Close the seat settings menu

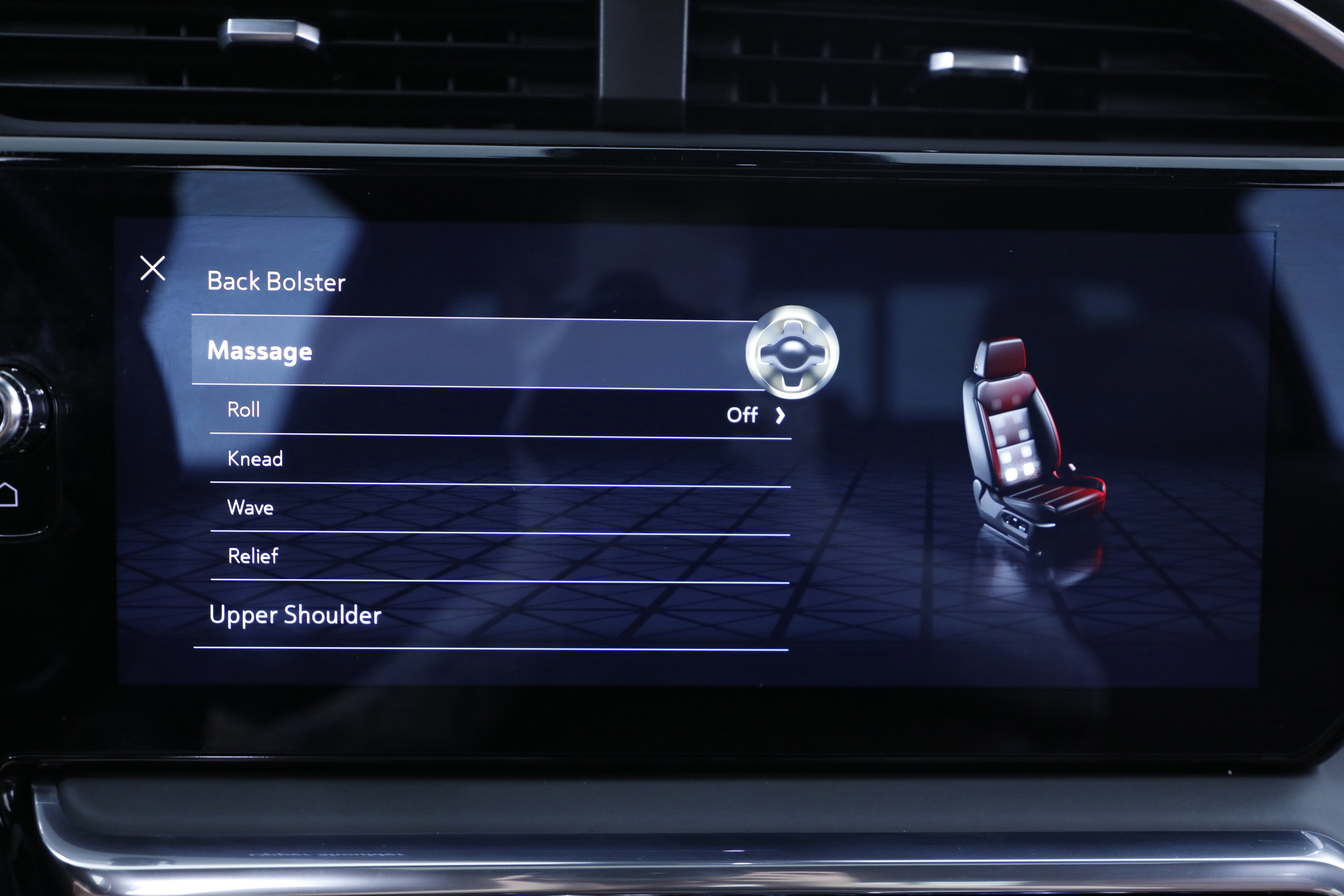coord(153,268)
